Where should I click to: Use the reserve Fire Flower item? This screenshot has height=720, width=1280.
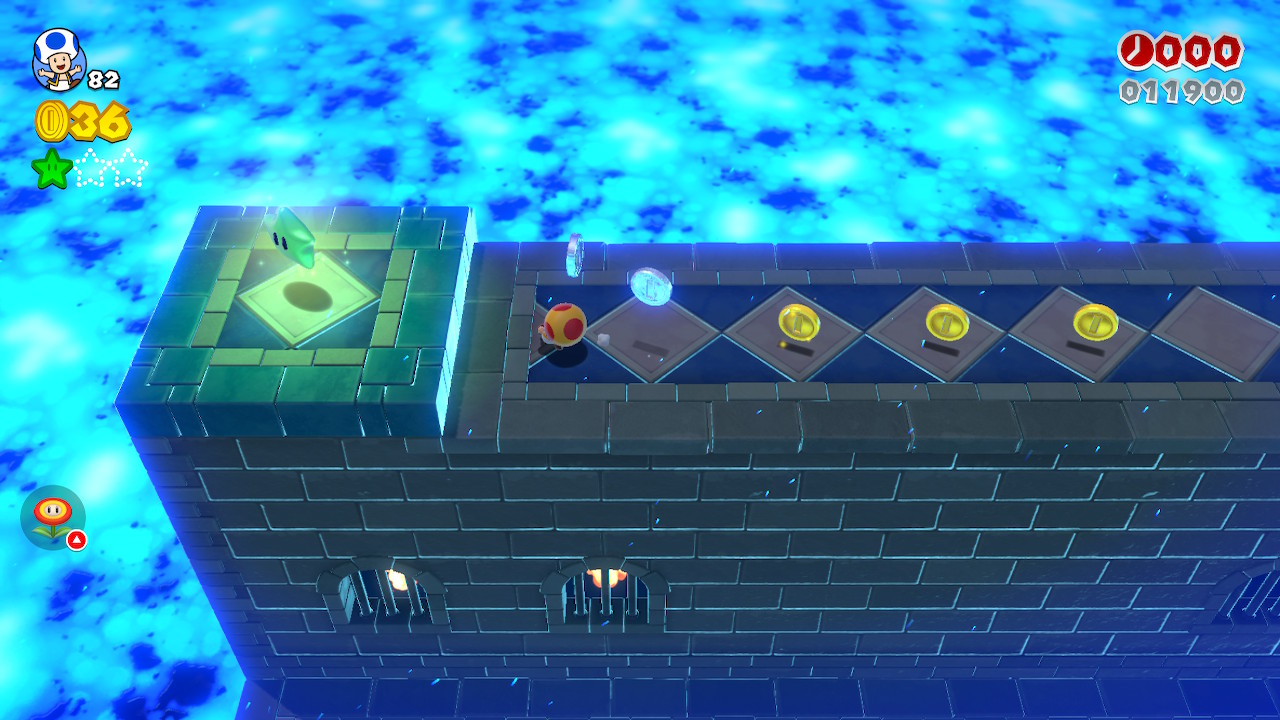click(x=52, y=517)
